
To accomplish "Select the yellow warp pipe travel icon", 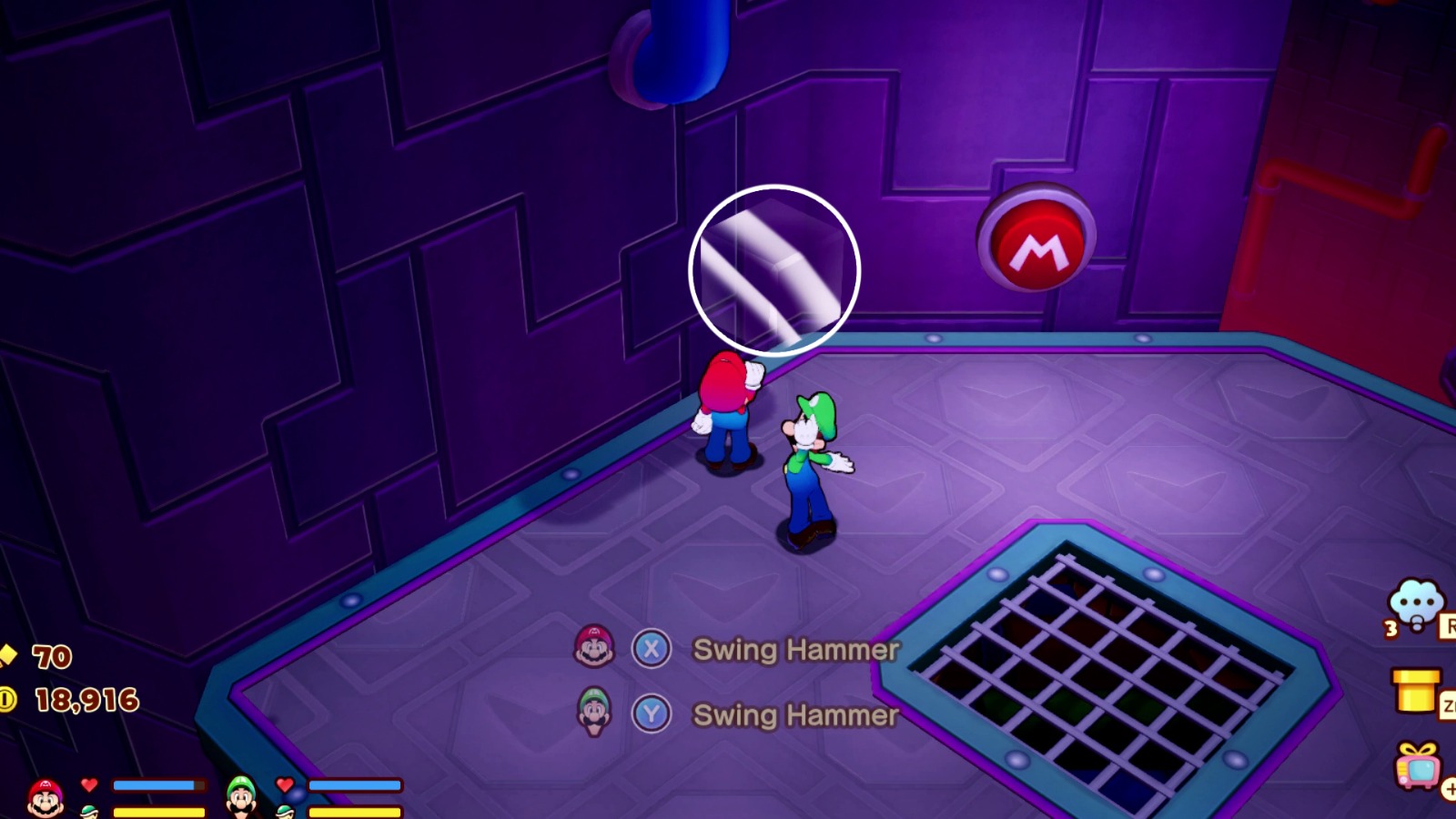I will click(1415, 692).
